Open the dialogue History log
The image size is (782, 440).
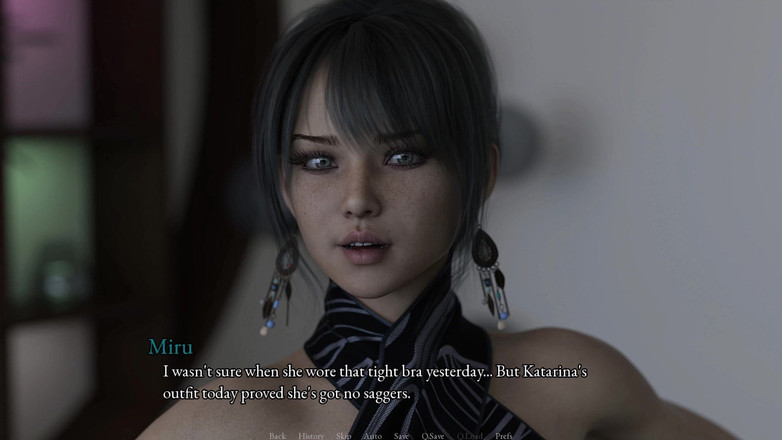pyautogui.click(x=311, y=435)
